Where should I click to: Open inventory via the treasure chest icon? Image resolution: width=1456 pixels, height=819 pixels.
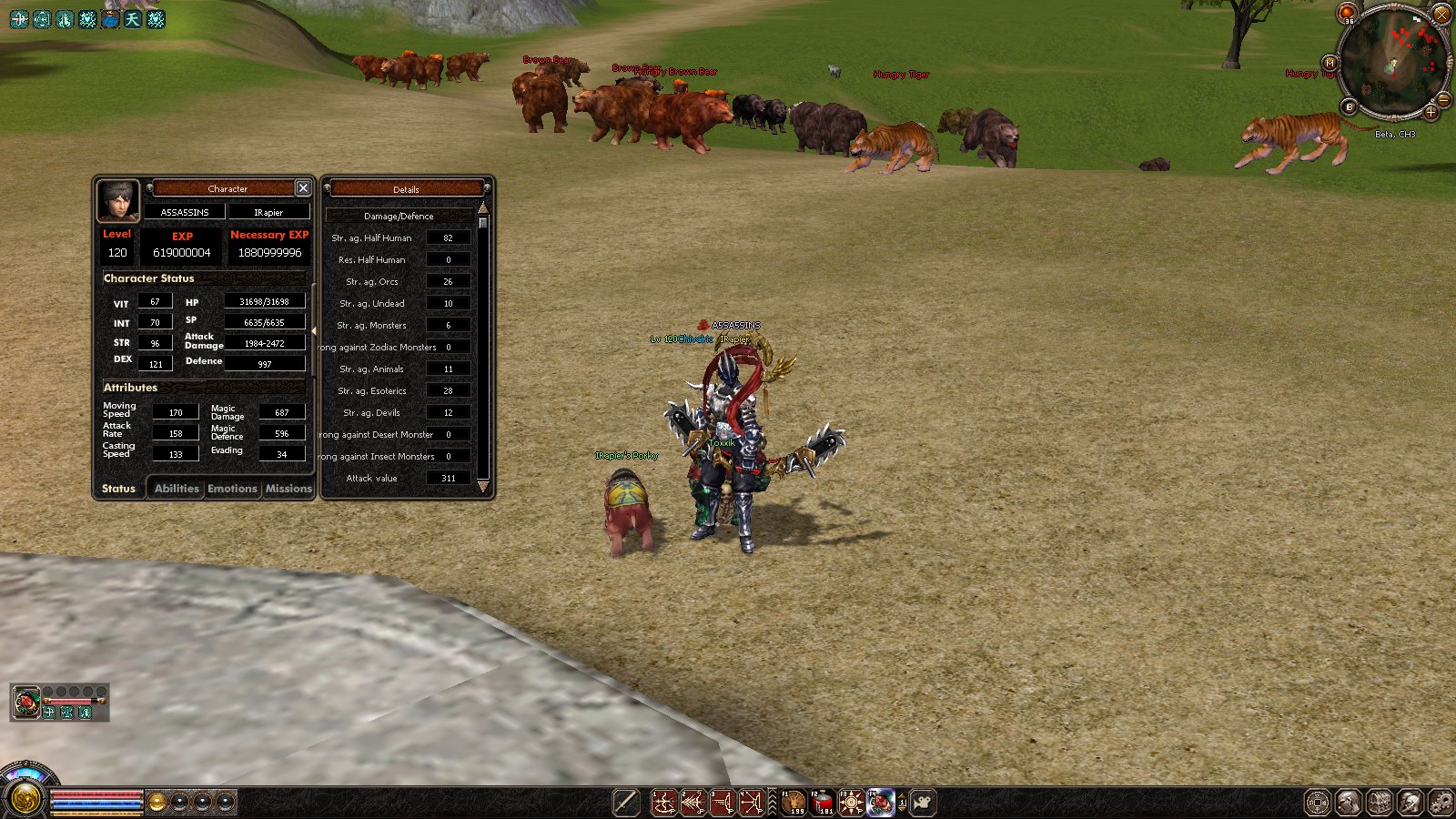[1380, 803]
